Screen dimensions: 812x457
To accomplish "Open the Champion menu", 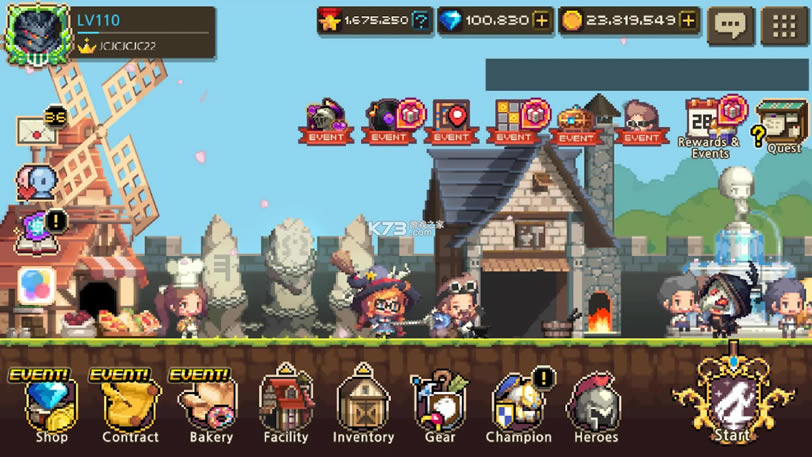I will point(518,405).
